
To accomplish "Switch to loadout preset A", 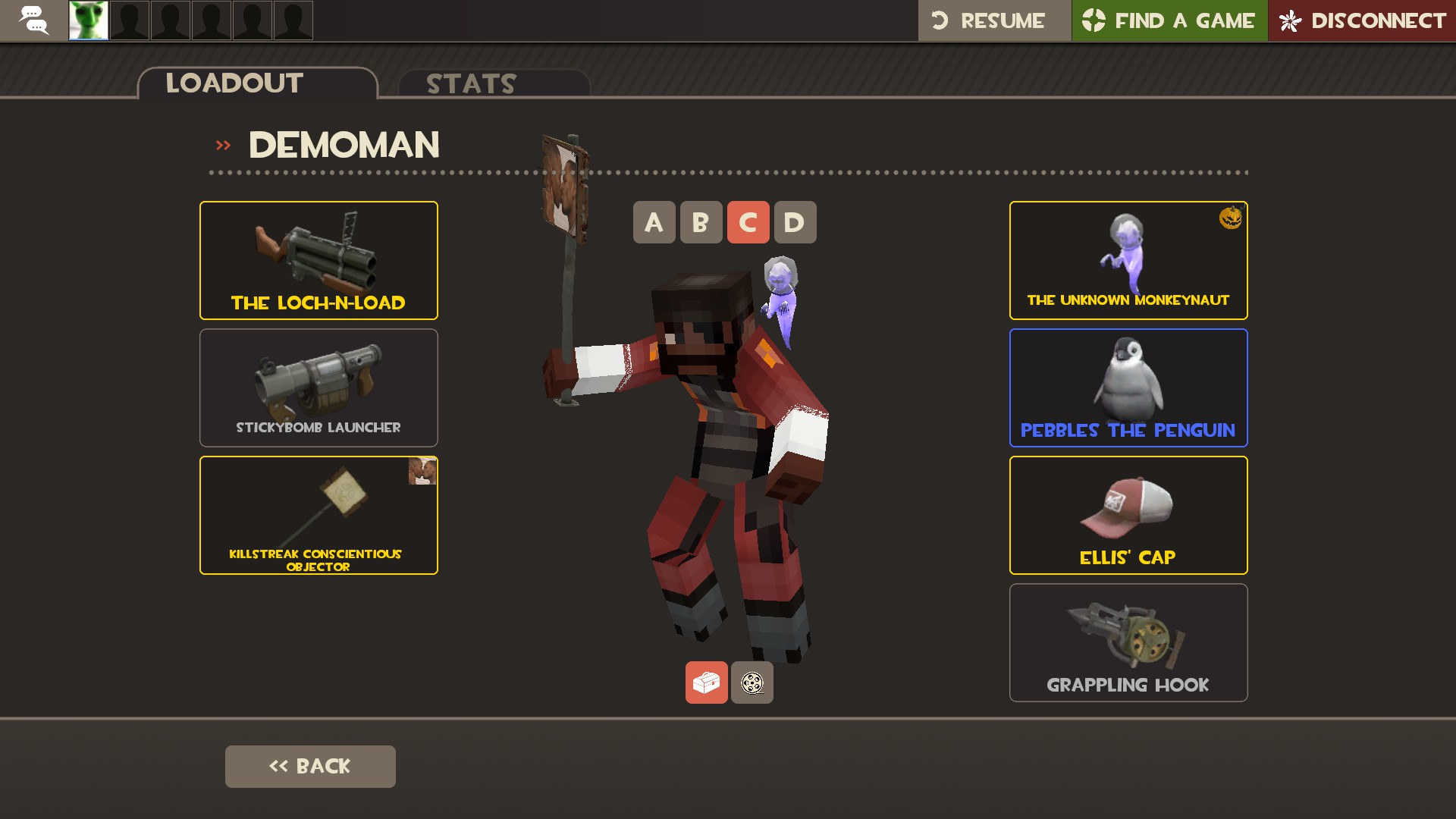I will 654,222.
